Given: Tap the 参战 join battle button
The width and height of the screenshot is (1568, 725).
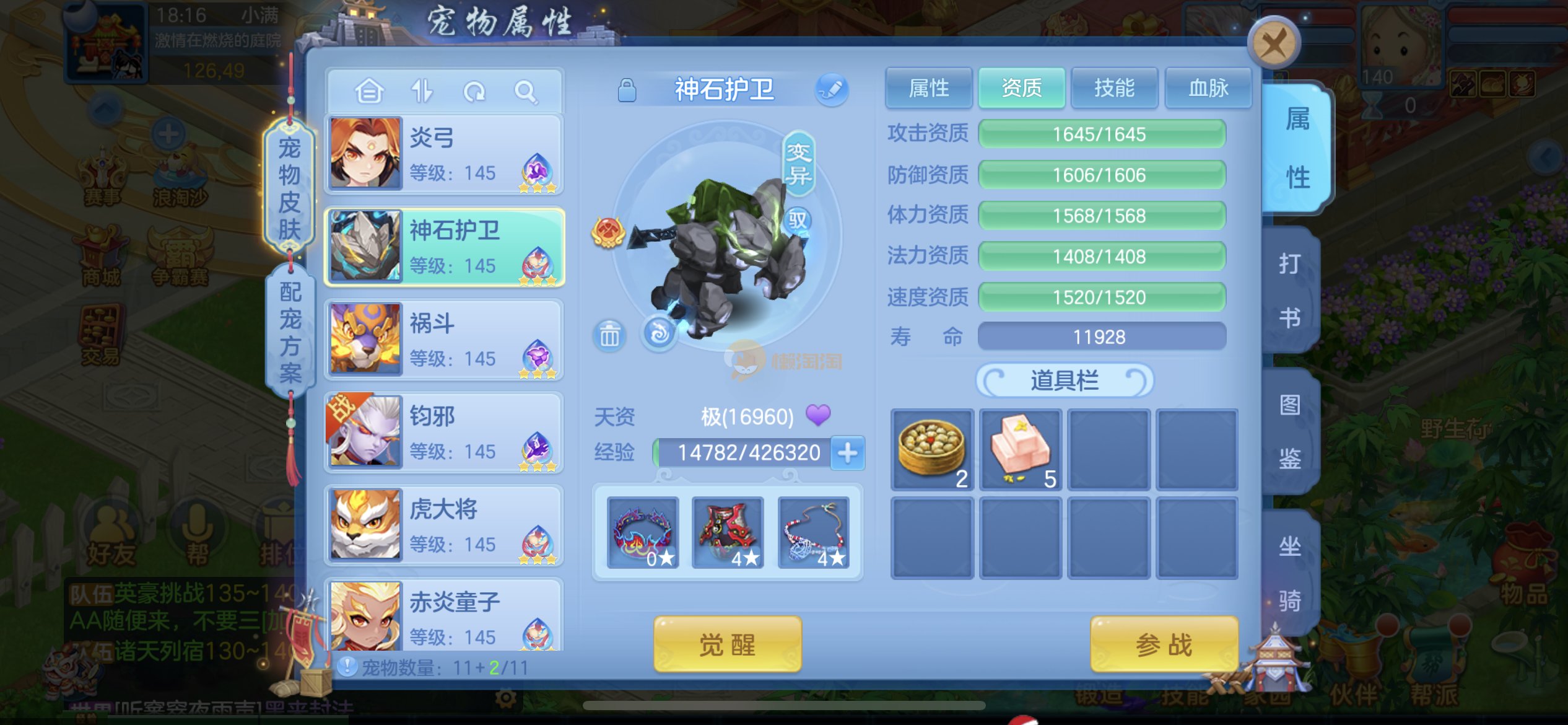Looking at the screenshot, I should point(1164,644).
